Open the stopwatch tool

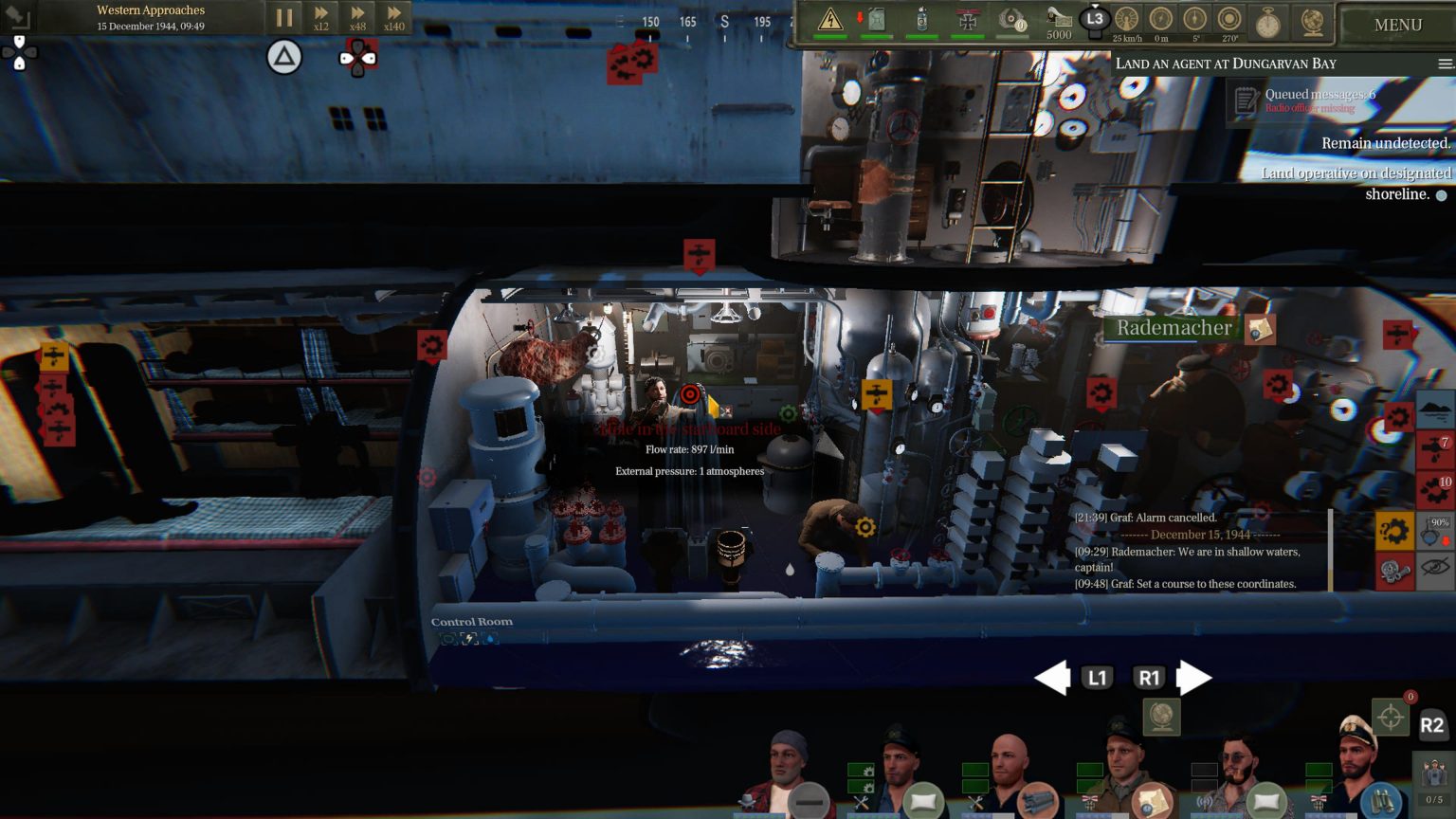click(x=1267, y=21)
